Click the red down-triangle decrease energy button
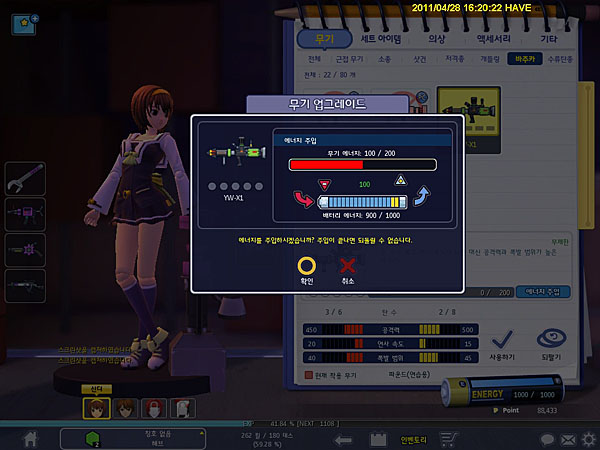Image resolution: width=600 pixels, height=450 pixels. [x=322, y=183]
